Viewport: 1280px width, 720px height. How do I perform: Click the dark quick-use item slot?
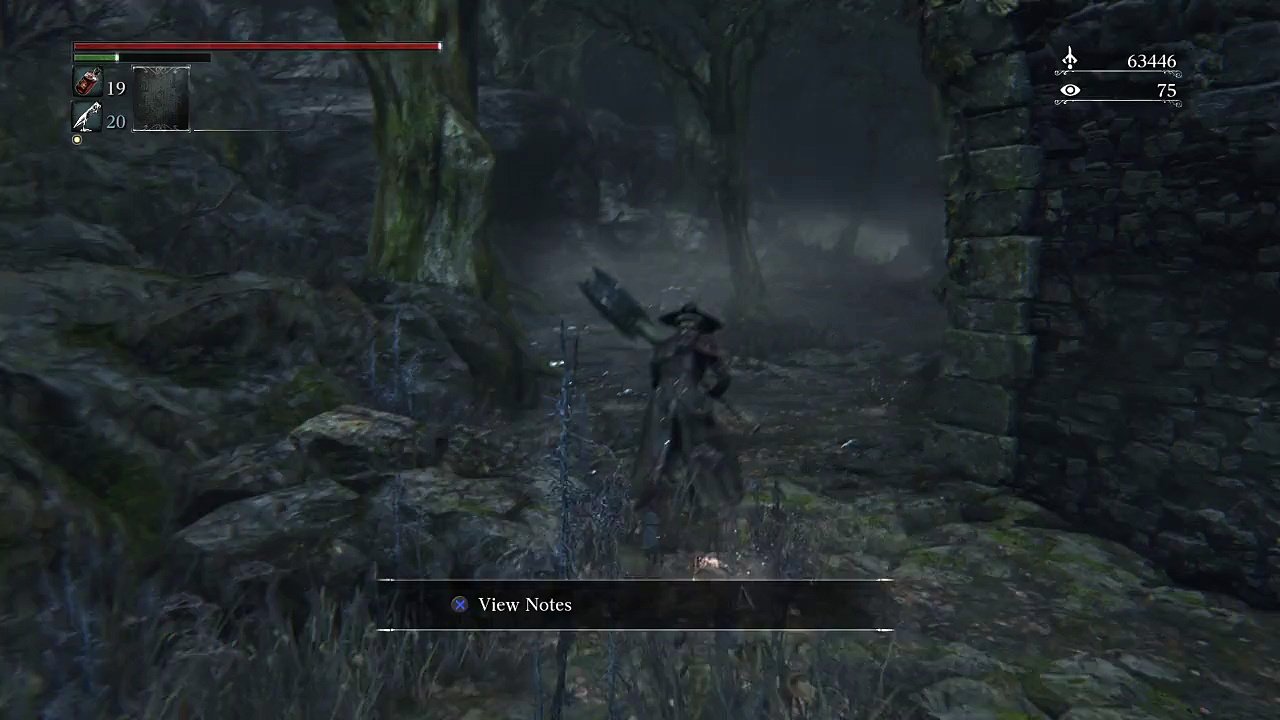[161, 99]
